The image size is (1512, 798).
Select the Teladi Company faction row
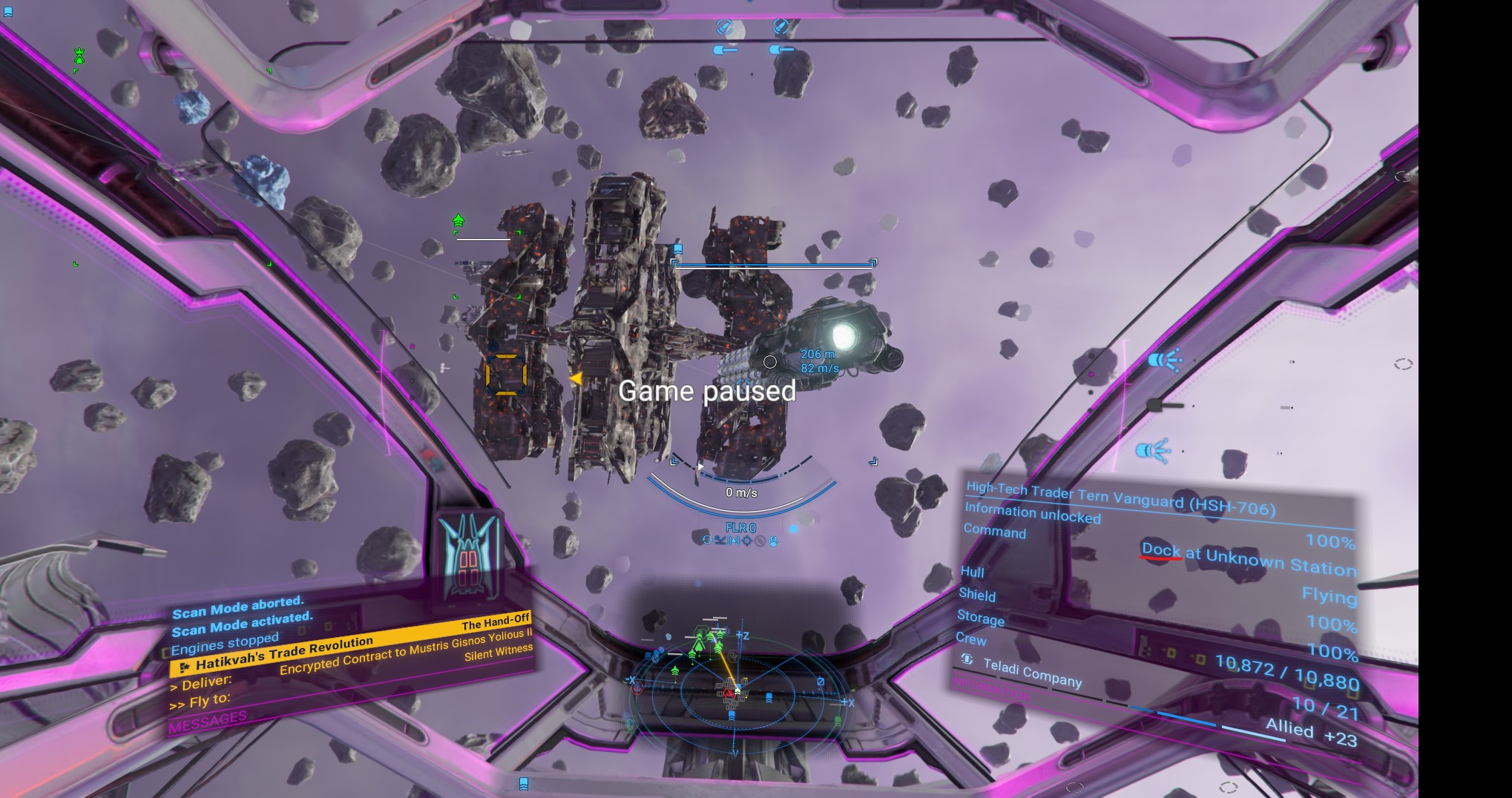coord(1032,672)
